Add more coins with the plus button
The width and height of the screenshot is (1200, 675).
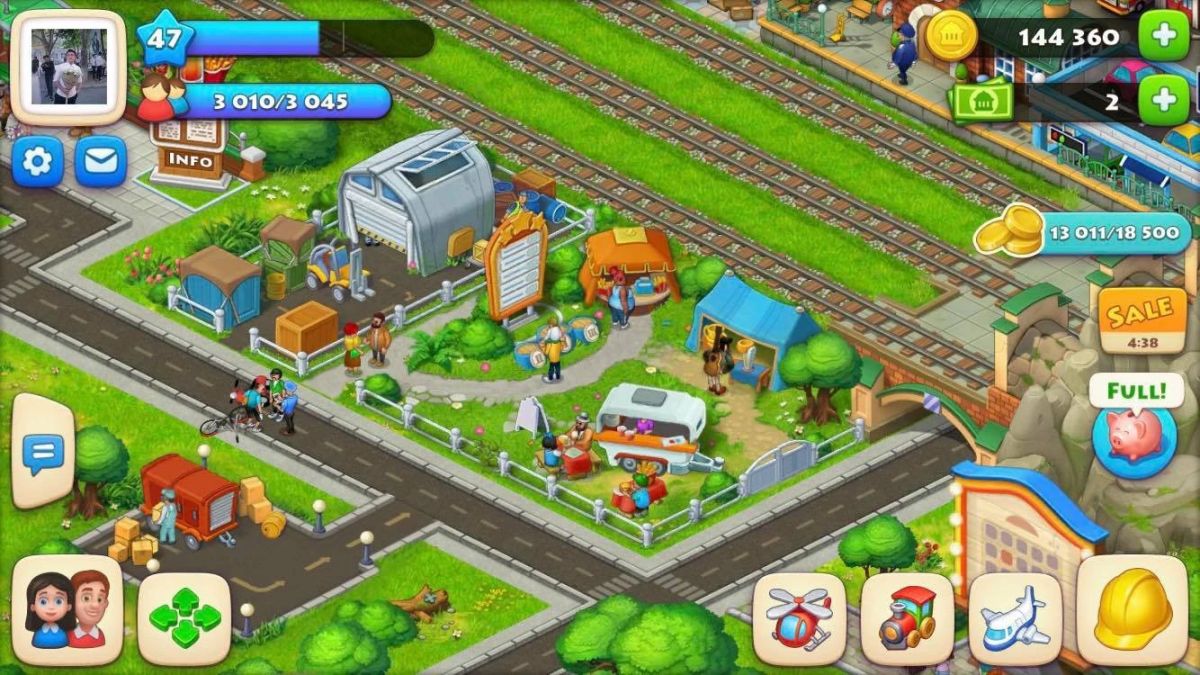point(1163,37)
